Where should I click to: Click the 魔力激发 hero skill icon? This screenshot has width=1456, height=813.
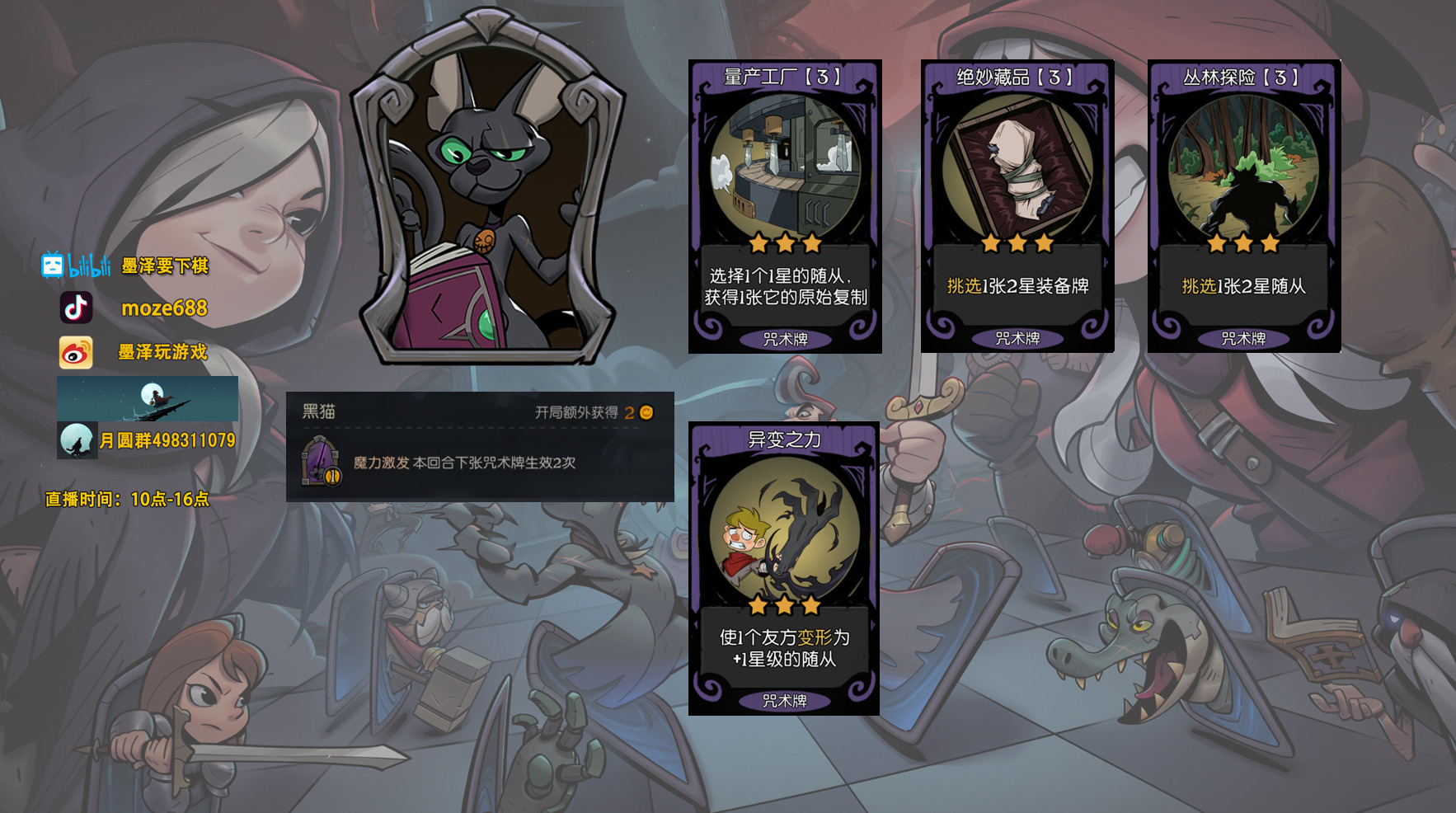321,462
